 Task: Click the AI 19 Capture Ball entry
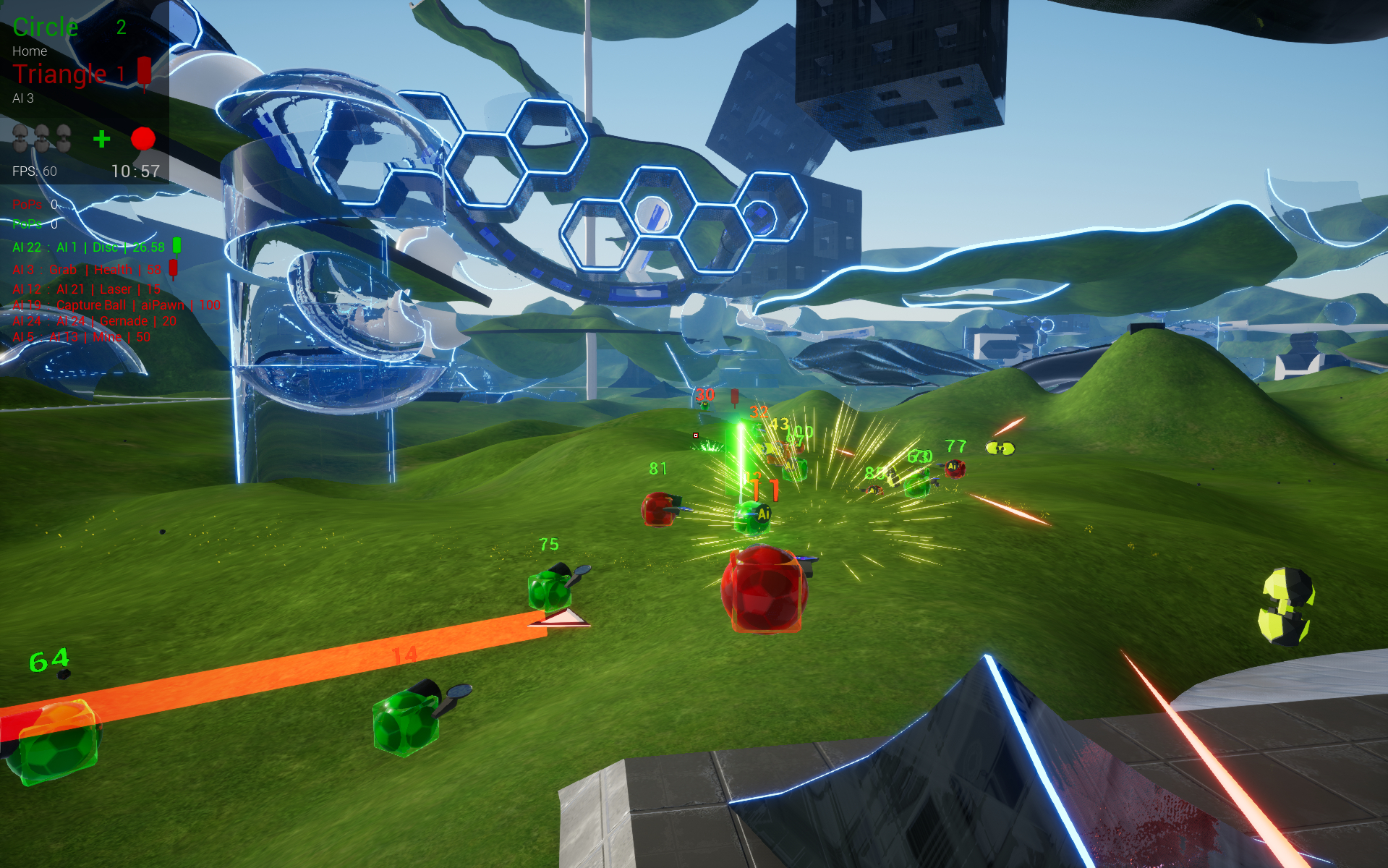pyautogui.click(x=116, y=305)
